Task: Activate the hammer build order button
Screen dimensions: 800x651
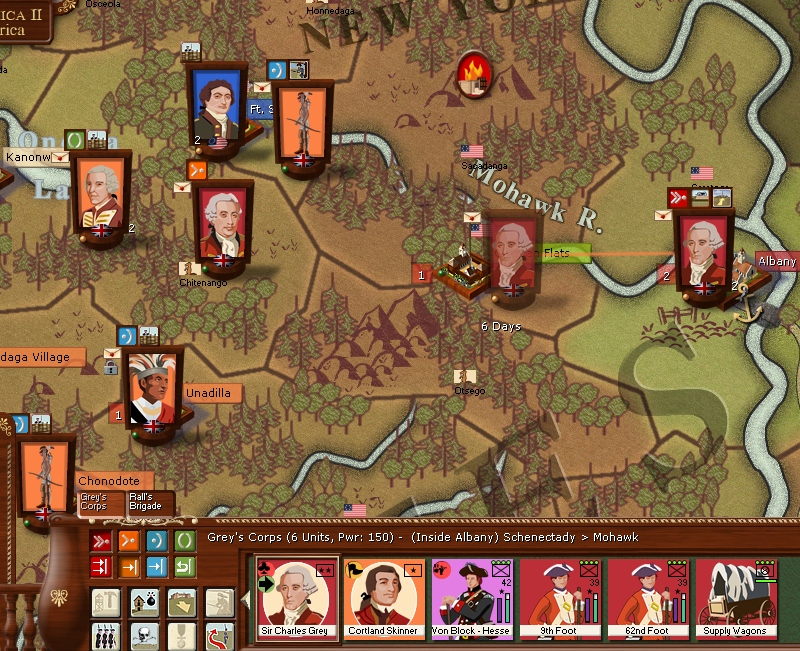Action: pos(106,603)
